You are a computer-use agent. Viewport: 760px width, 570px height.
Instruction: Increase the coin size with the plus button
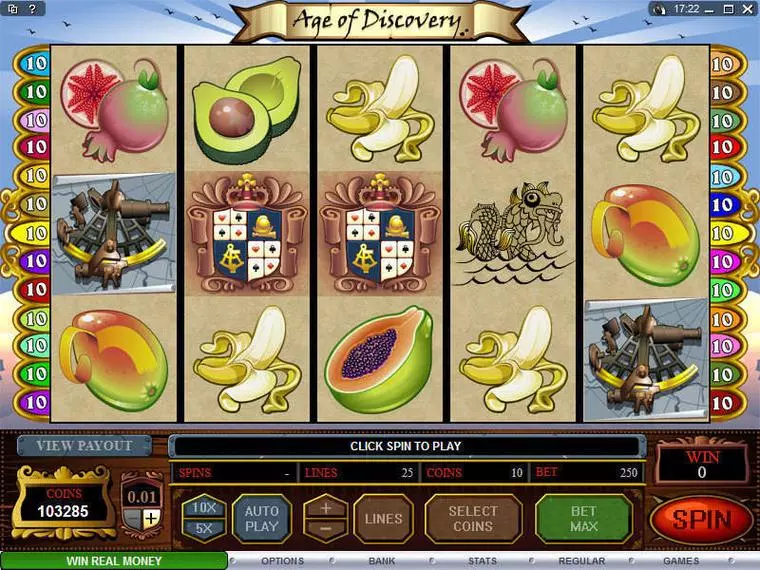150,518
